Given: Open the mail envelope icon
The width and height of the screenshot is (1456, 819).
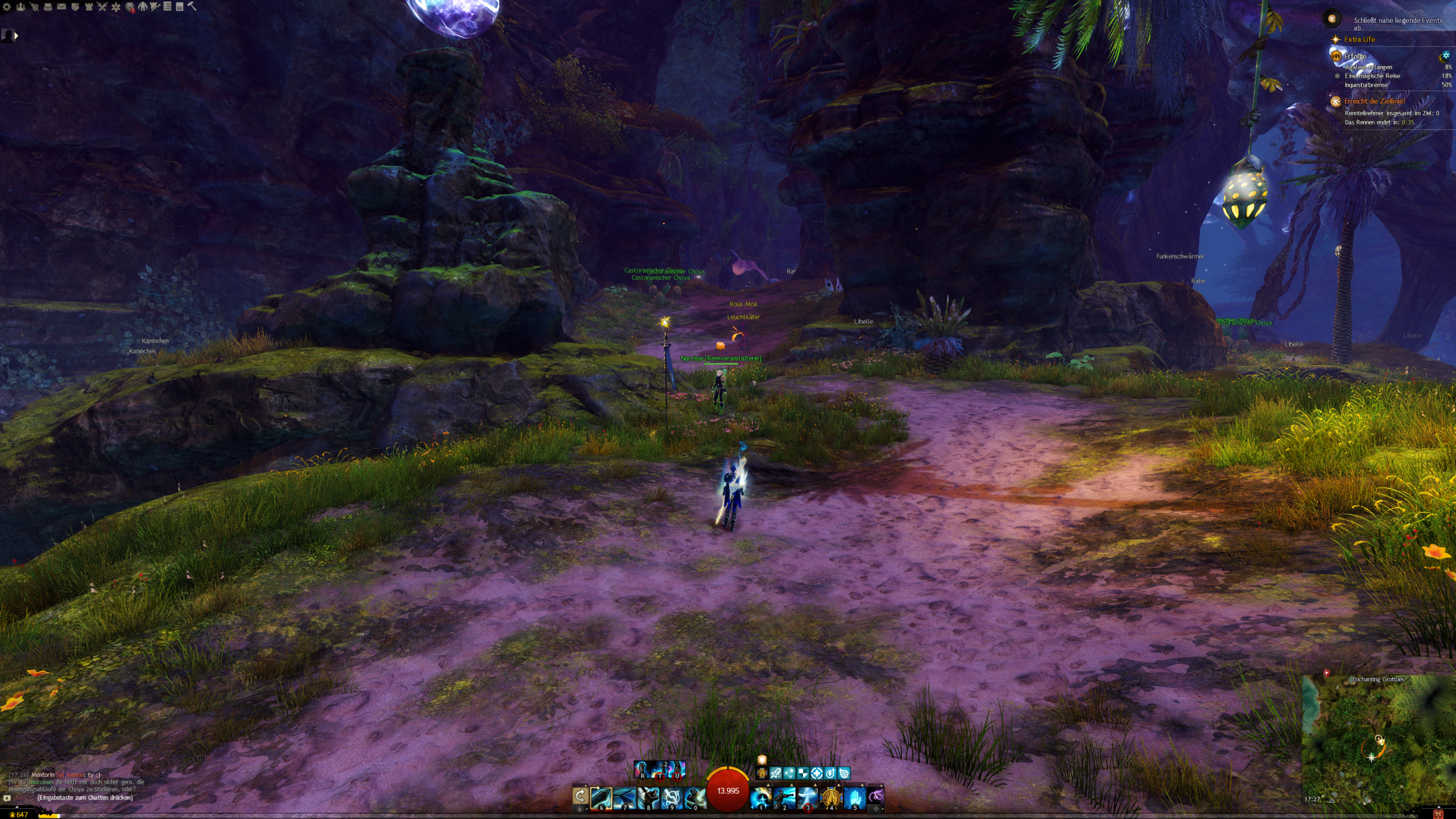Looking at the screenshot, I should pyautogui.click(x=61, y=7).
